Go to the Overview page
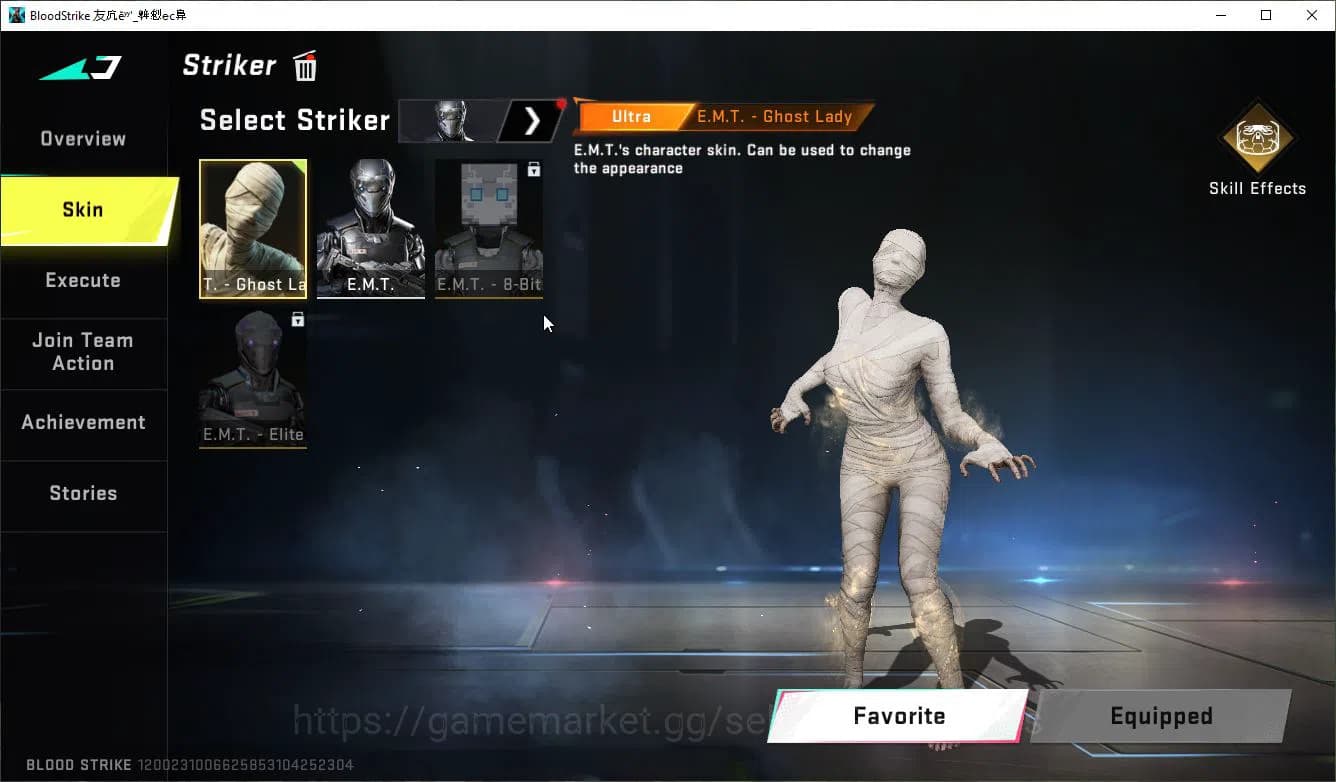Image resolution: width=1336 pixels, height=782 pixels. pyautogui.click(x=83, y=138)
